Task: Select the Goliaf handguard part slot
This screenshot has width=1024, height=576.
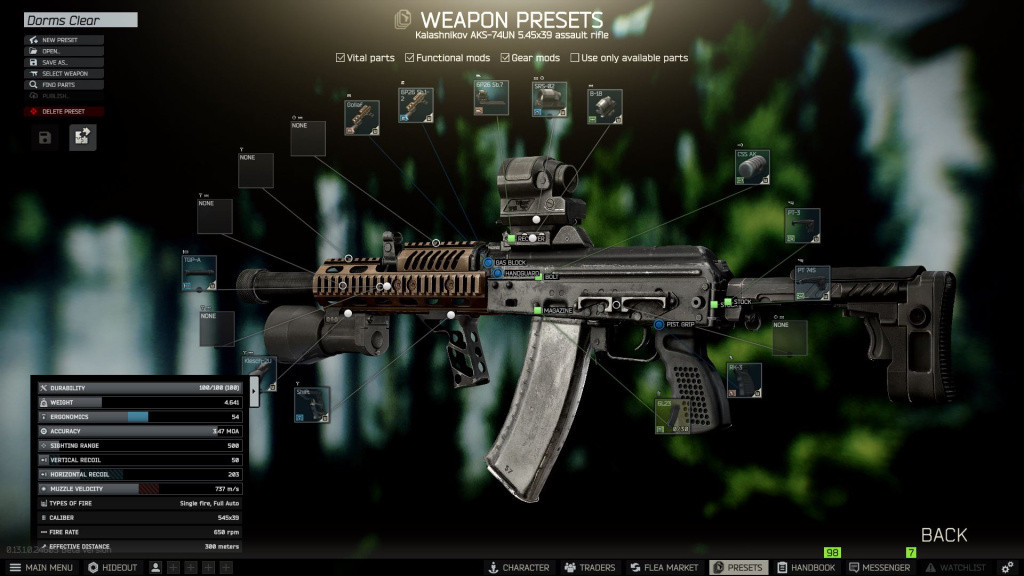Action: pos(362,117)
